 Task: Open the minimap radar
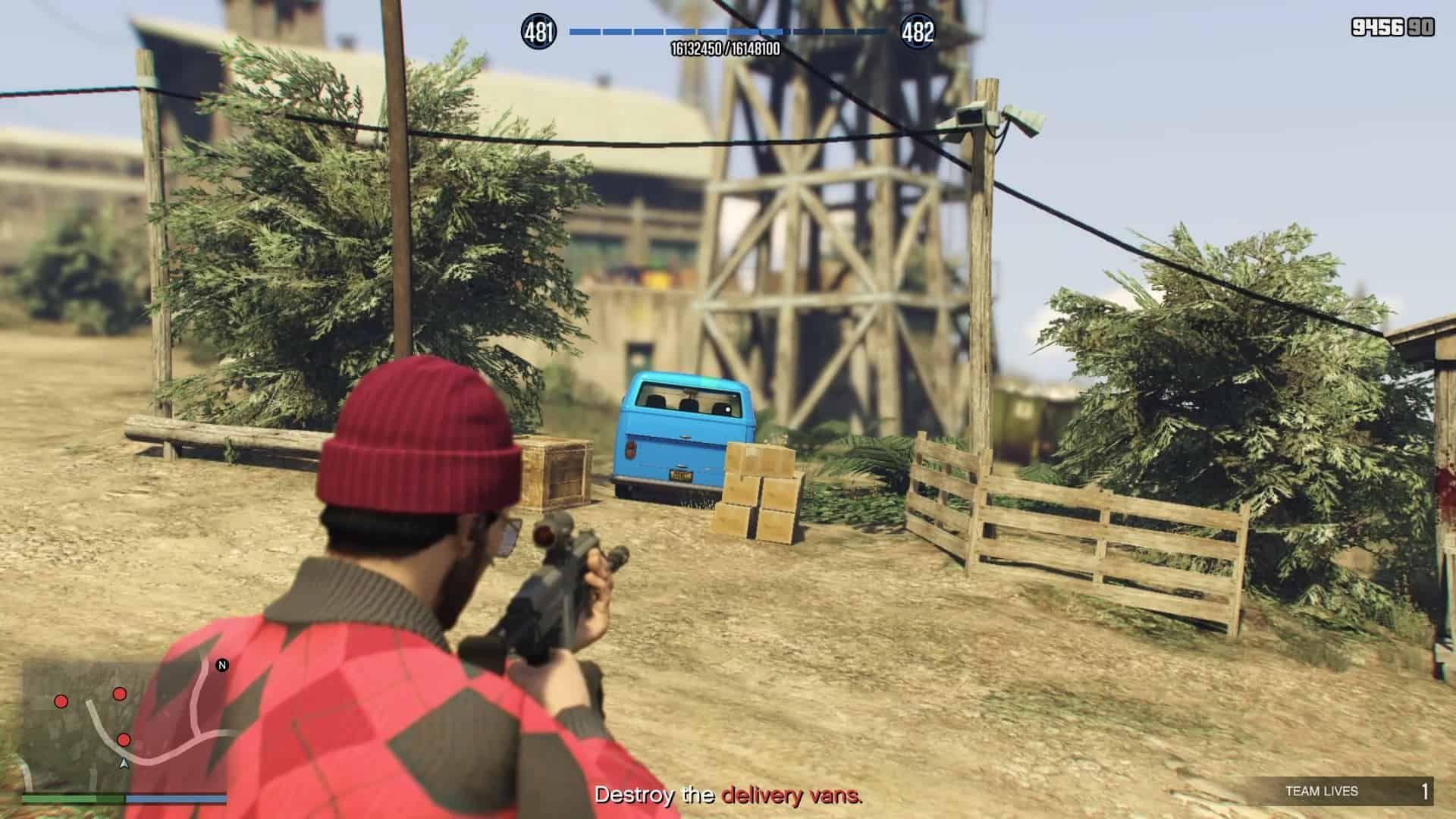click(x=125, y=726)
